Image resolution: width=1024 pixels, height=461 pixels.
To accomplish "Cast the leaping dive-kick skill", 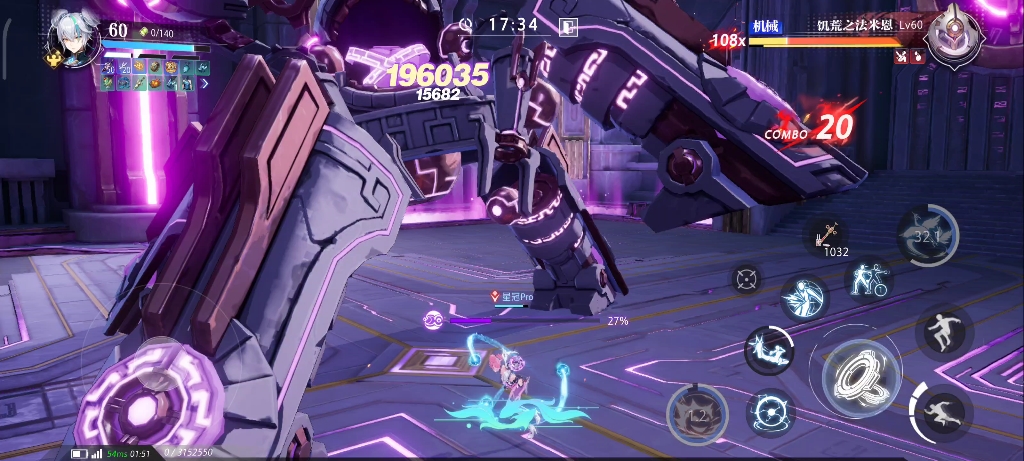I will (x=768, y=350).
